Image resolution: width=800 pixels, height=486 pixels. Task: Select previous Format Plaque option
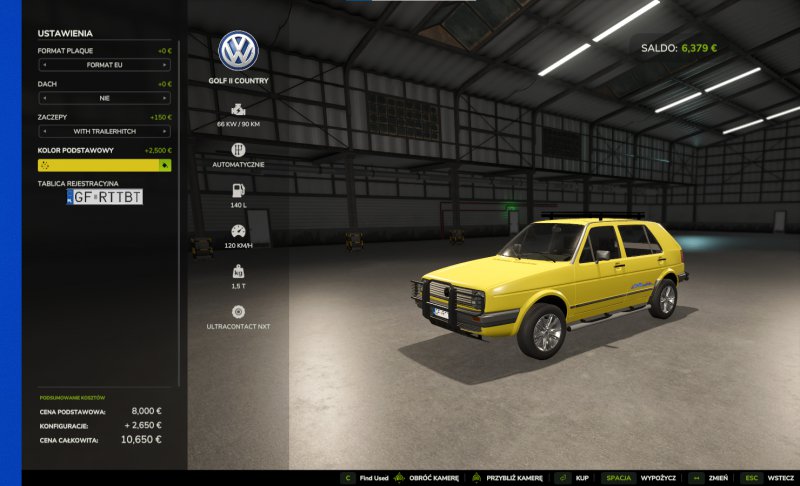(x=42, y=65)
